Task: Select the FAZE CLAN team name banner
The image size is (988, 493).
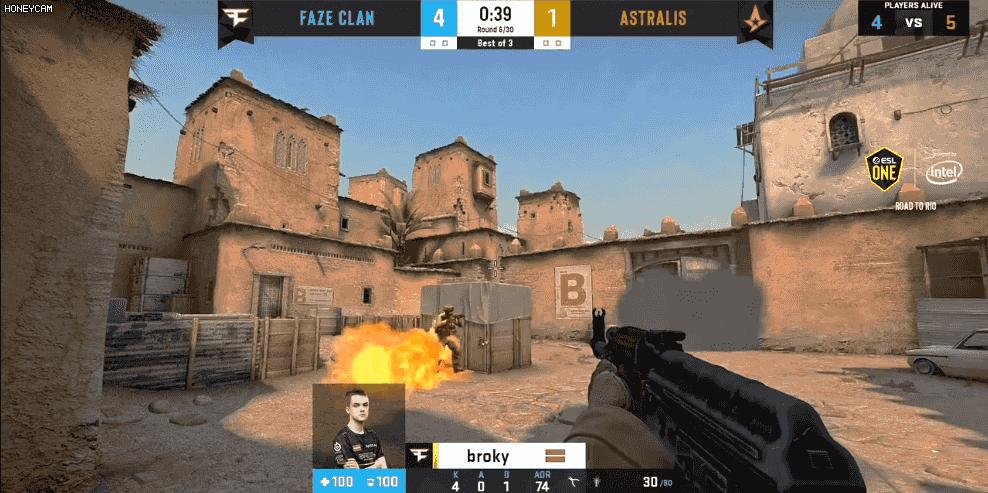Action: tap(339, 18)
